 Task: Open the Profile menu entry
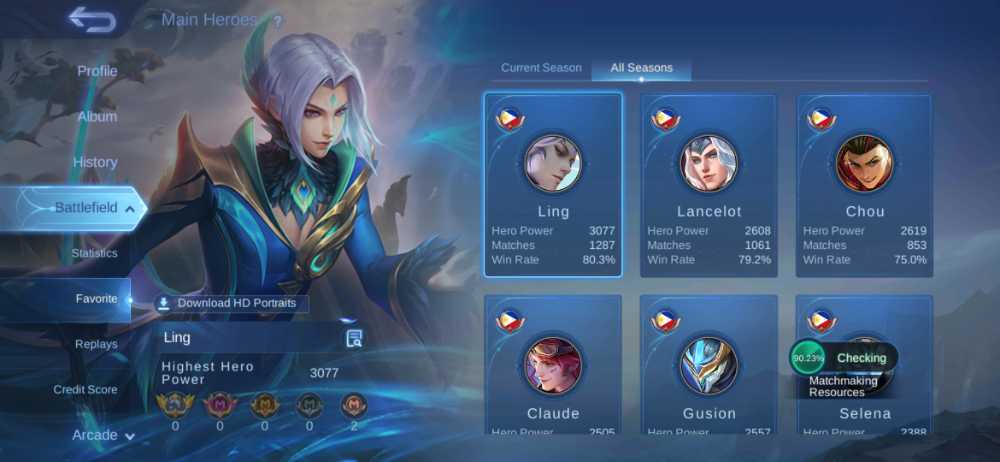(x=97, y=71)
